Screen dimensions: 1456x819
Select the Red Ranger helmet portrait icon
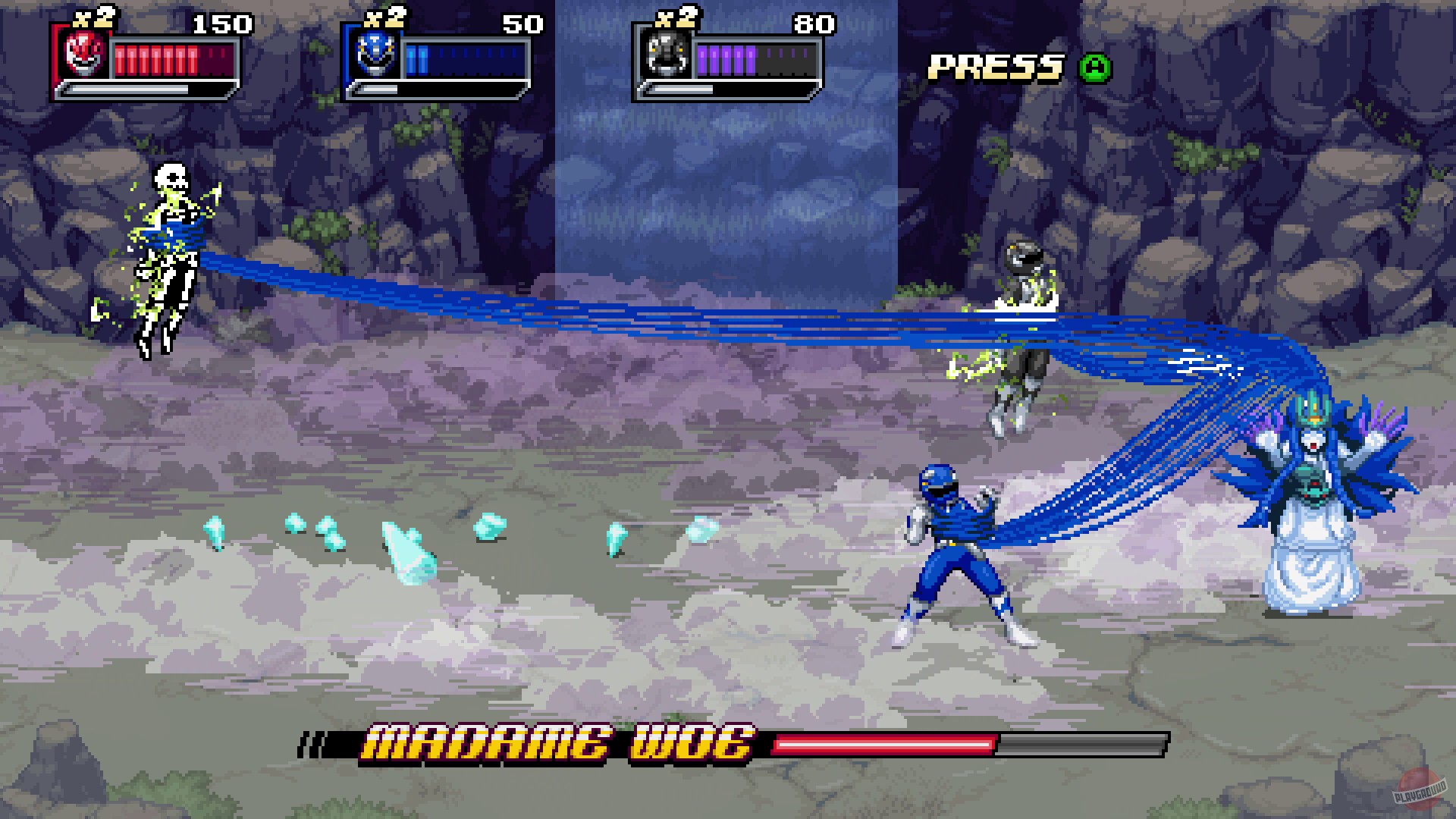click(x=86, y=55)
